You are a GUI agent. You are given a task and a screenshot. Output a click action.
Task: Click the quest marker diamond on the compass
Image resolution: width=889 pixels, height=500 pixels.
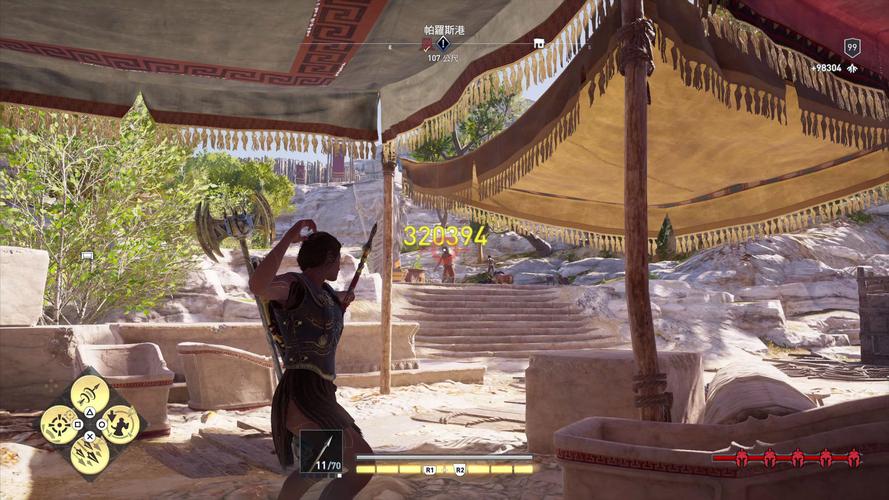point(443,44)
